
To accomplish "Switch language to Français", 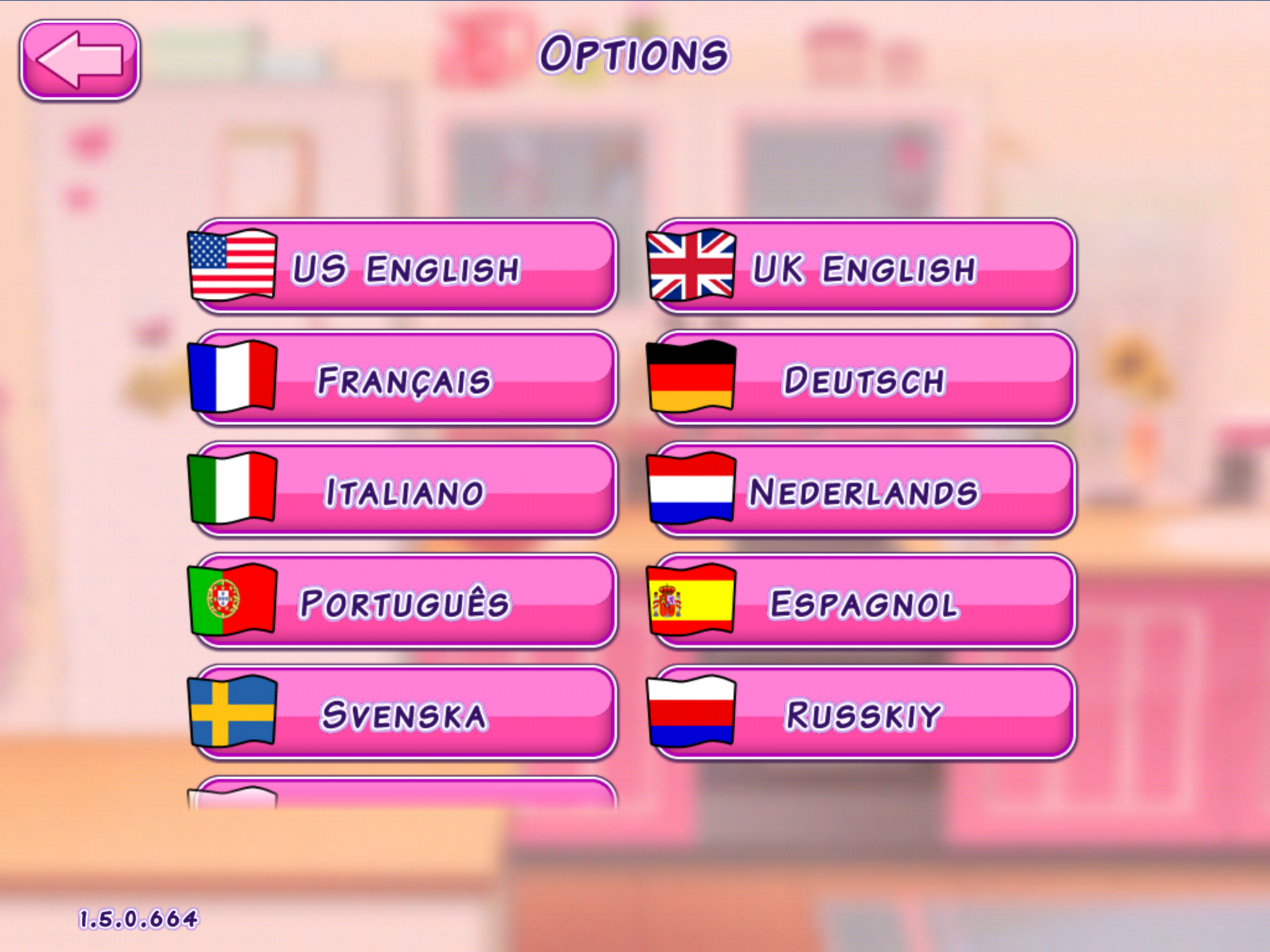I will (404, 379).
